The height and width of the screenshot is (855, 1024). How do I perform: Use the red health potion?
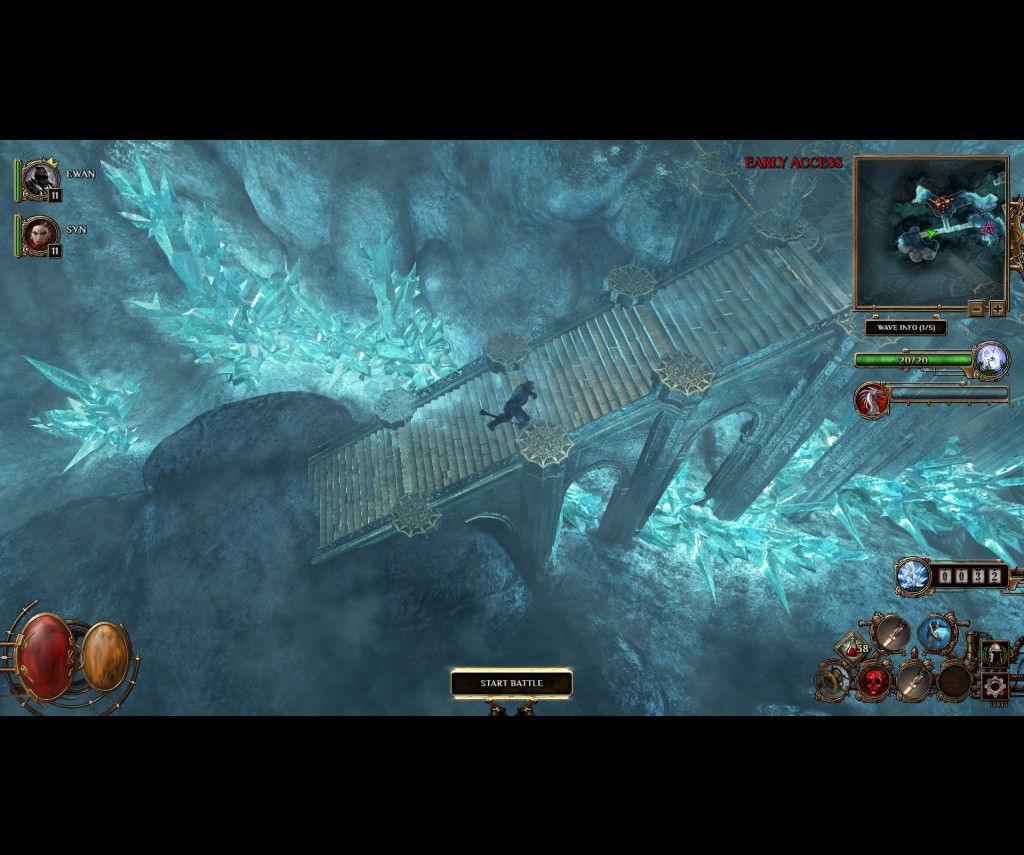[x=852, y=649]
